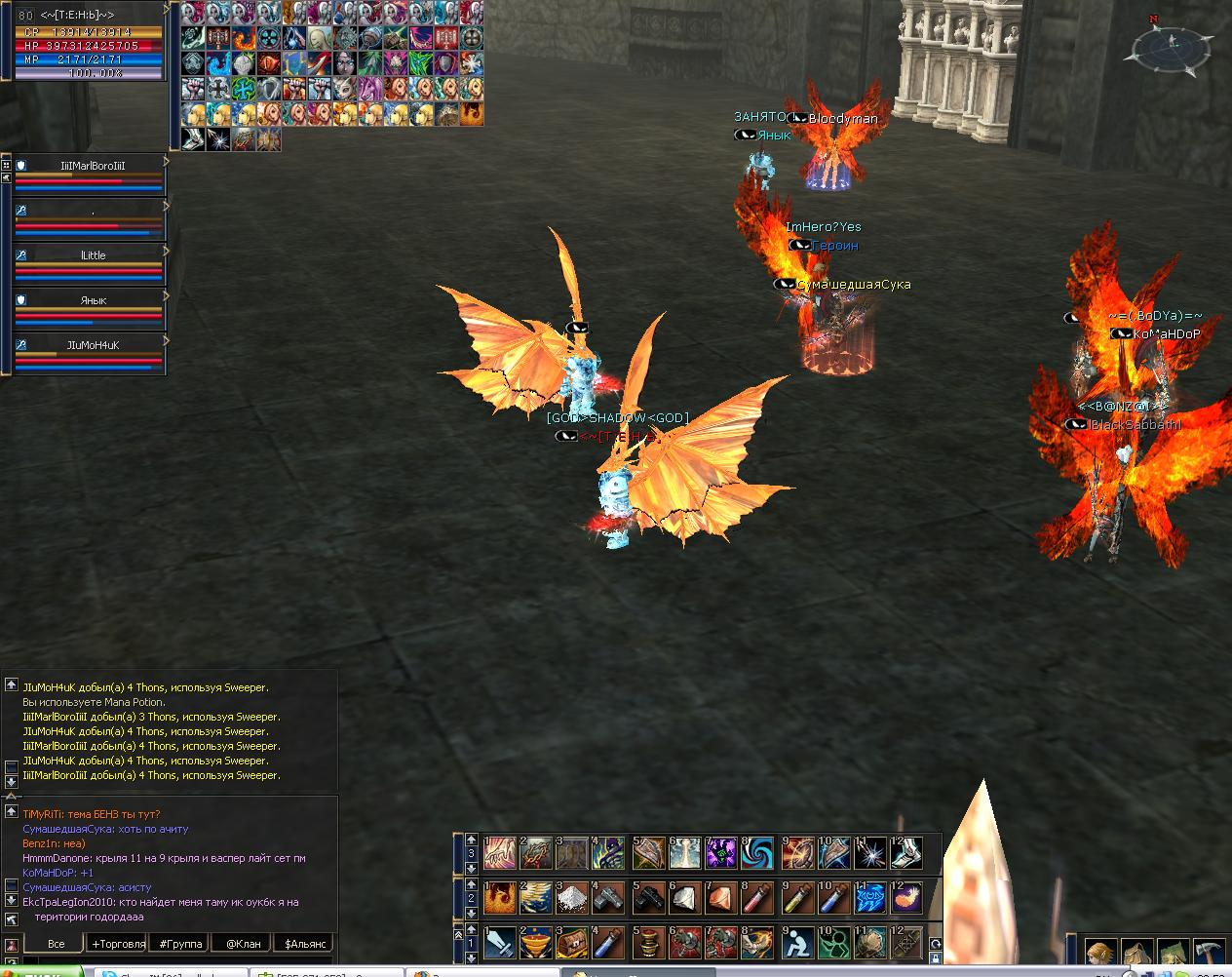The height and width of the screenshot is (977, 1232).
Task: Activate the blue swirl vortex skill
Action: coord(757,853)
